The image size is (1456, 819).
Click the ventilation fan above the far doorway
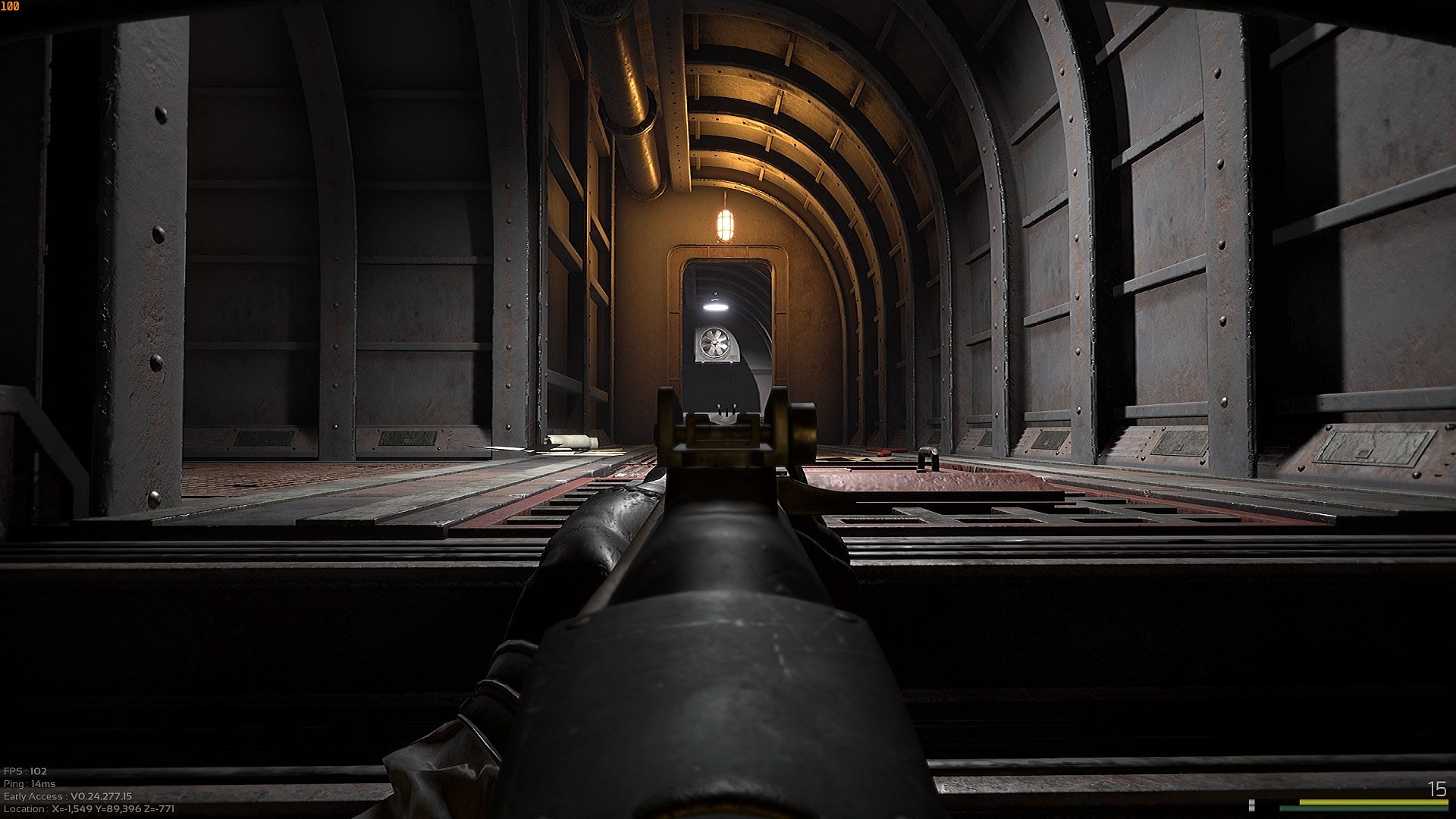pos(716,344)
